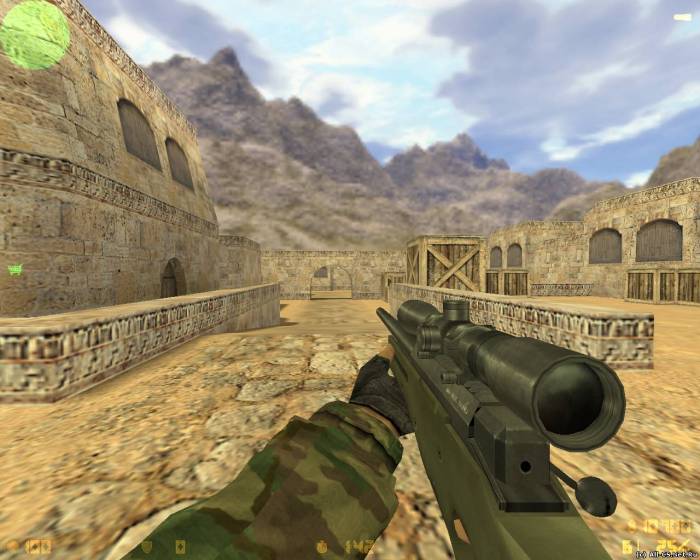This screenshot has height=560, width=700.
Task: Click the green circular radar
Action: [34, 34]
